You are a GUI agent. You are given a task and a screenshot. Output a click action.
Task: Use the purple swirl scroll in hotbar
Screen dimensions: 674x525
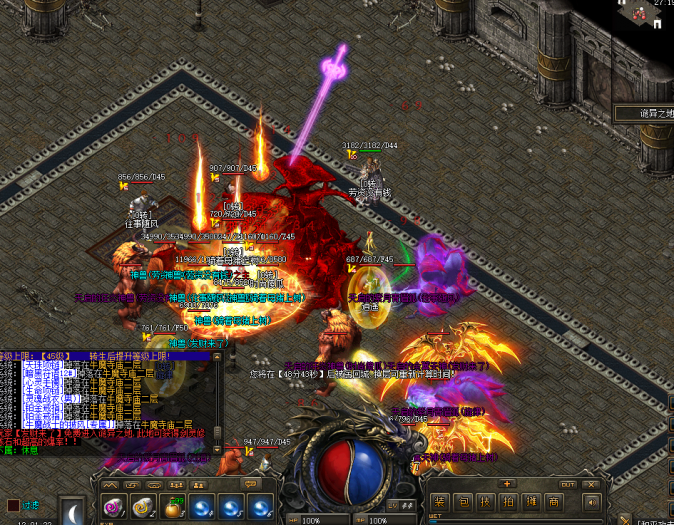click(113, 507)
